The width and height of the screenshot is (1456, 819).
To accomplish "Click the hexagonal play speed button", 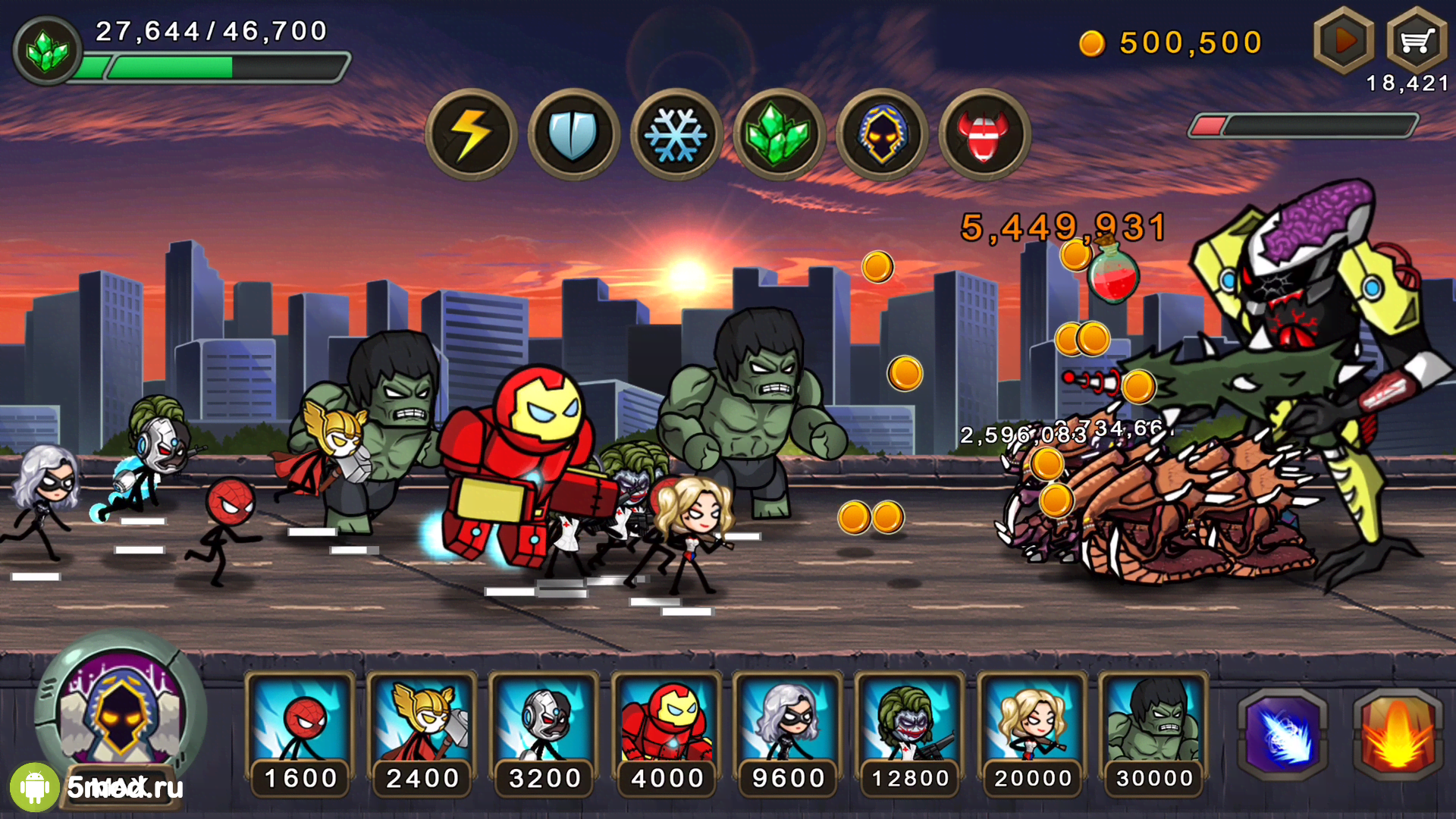I will click(x=1344, y=40).
